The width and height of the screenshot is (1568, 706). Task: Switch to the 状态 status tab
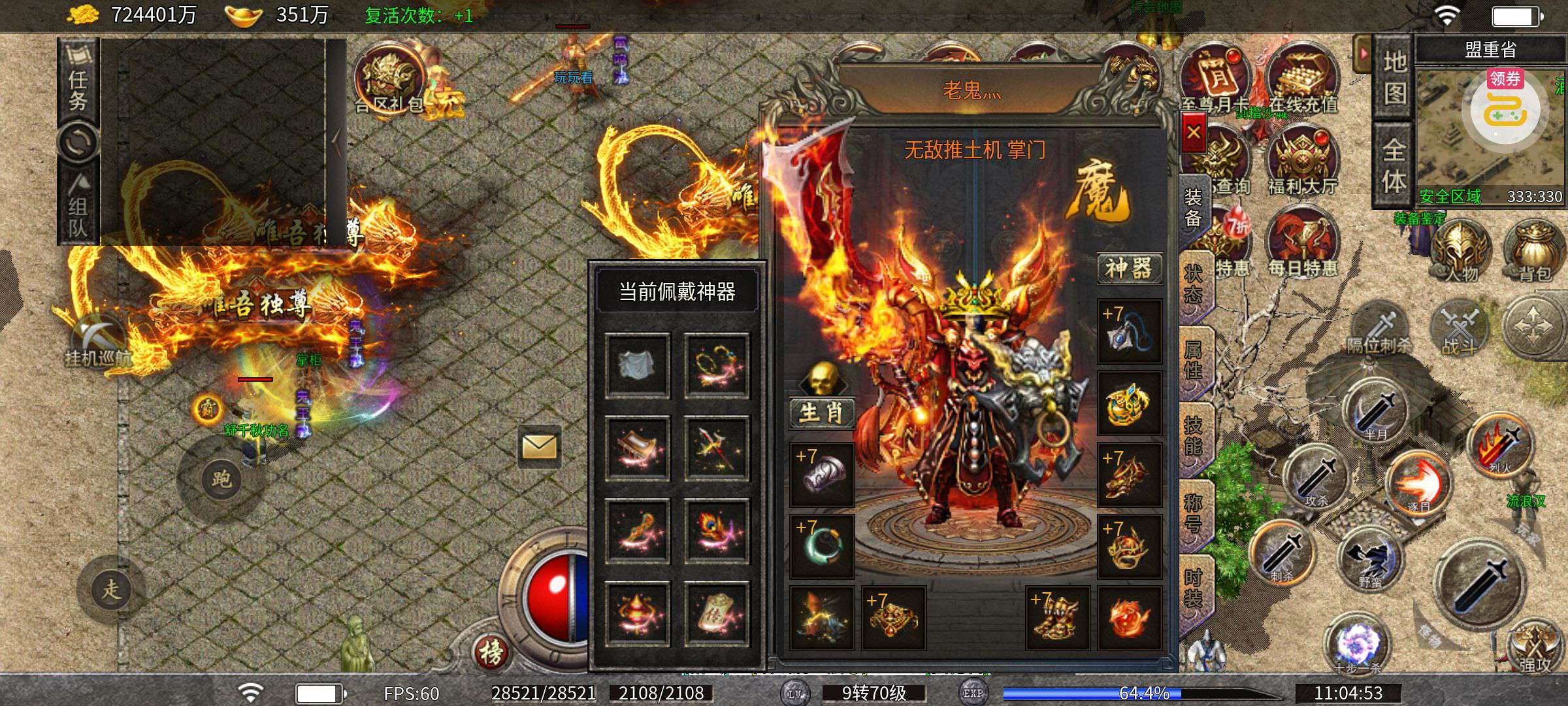pyautogui.click(x=1194, y=284)
